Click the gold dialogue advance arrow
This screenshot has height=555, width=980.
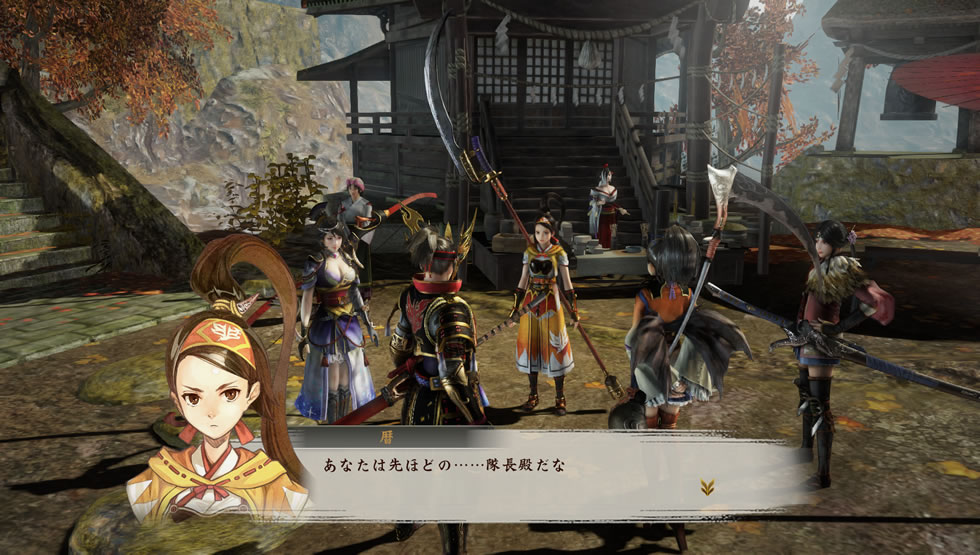pyautogui.click(x=707, y=487)
